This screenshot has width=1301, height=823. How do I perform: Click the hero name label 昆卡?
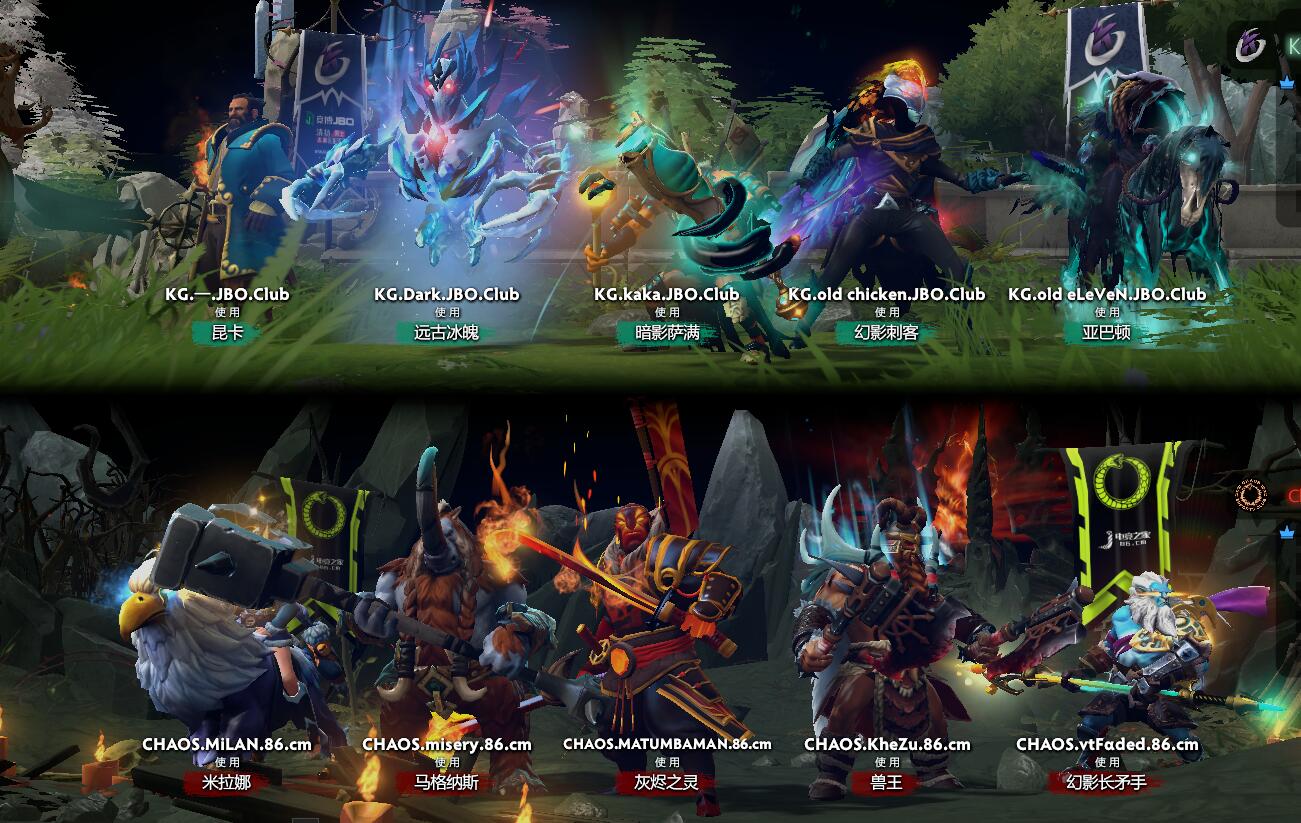click(225, 333)
